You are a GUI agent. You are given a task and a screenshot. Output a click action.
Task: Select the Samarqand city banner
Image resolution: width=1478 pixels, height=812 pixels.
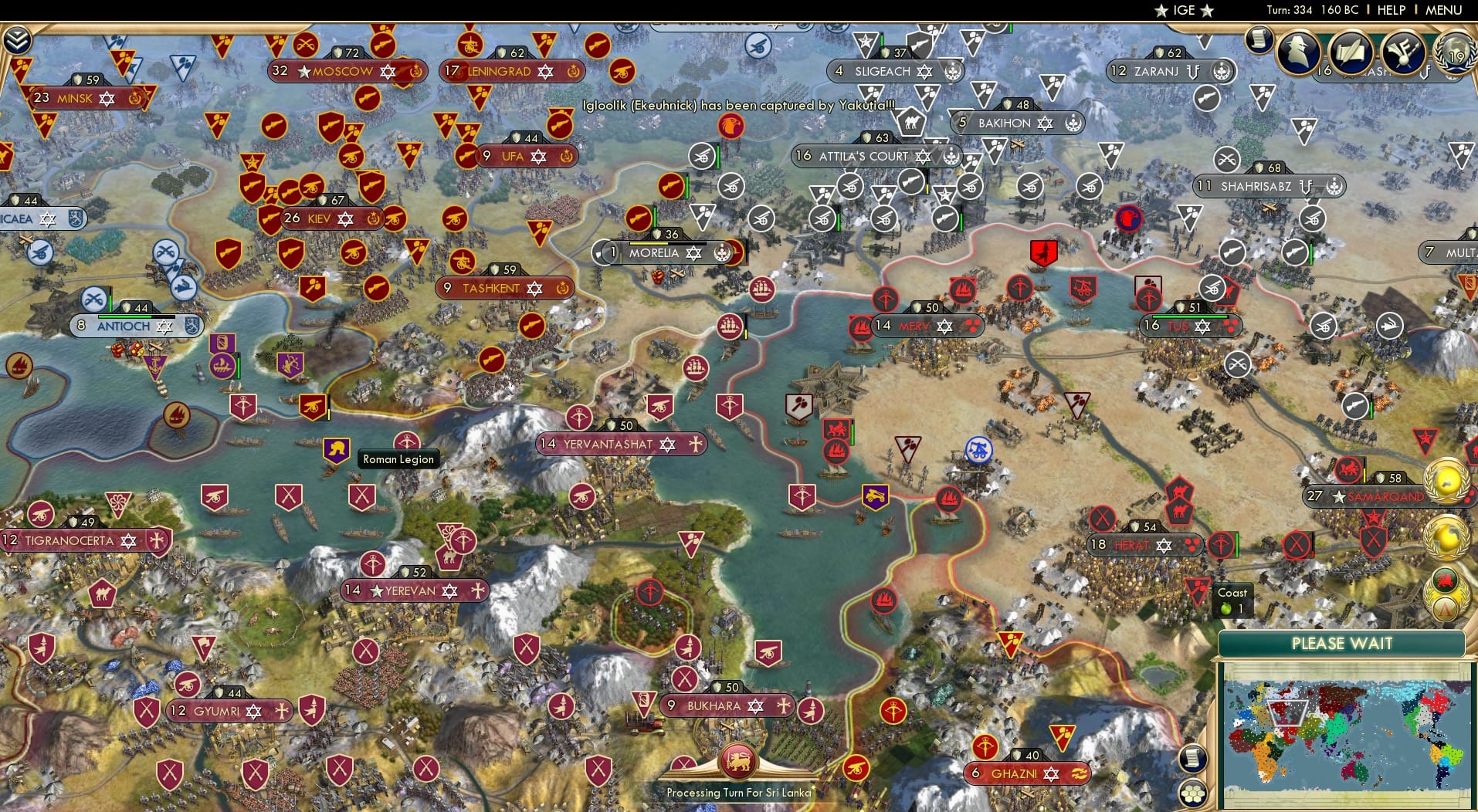click(1374, 497)
